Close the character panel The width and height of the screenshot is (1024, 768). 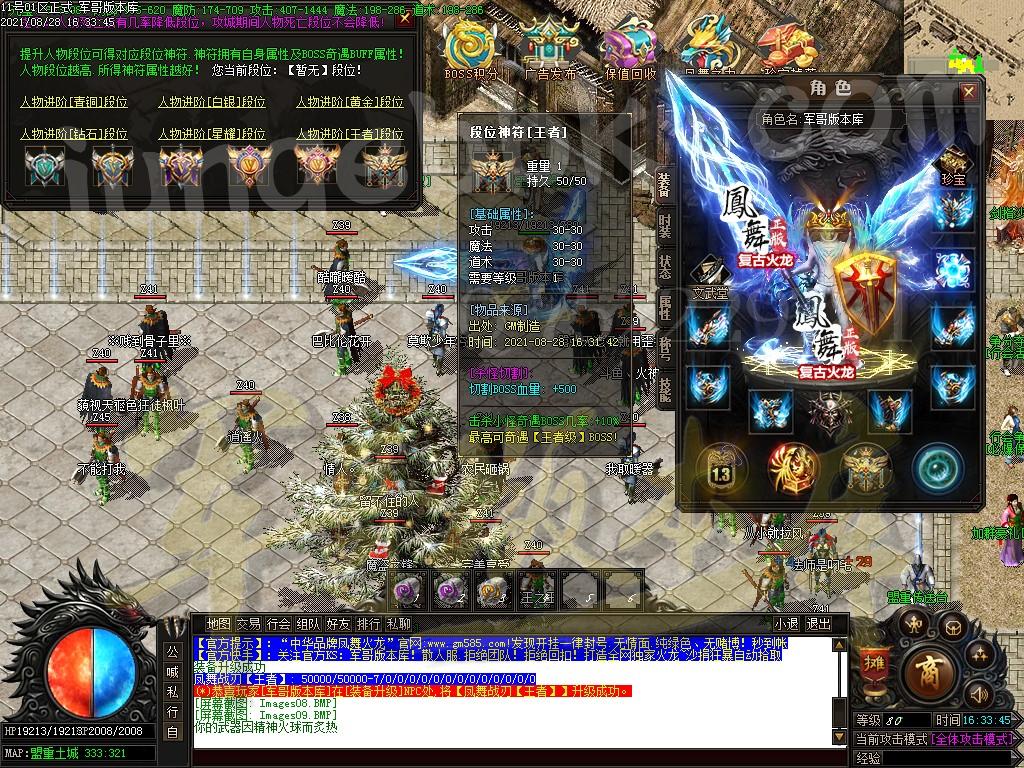(968, 92)
